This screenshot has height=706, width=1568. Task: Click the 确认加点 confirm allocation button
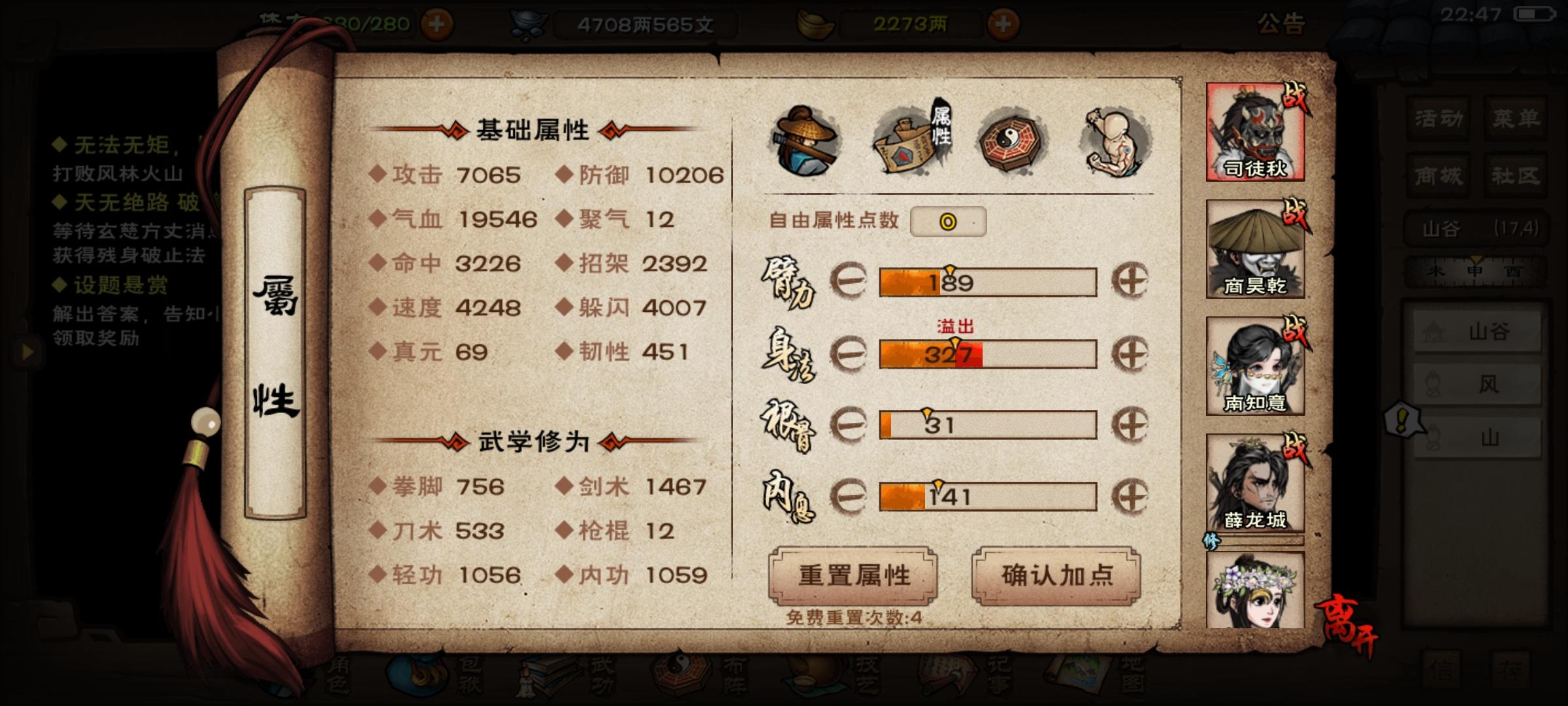click(1054, 575)
